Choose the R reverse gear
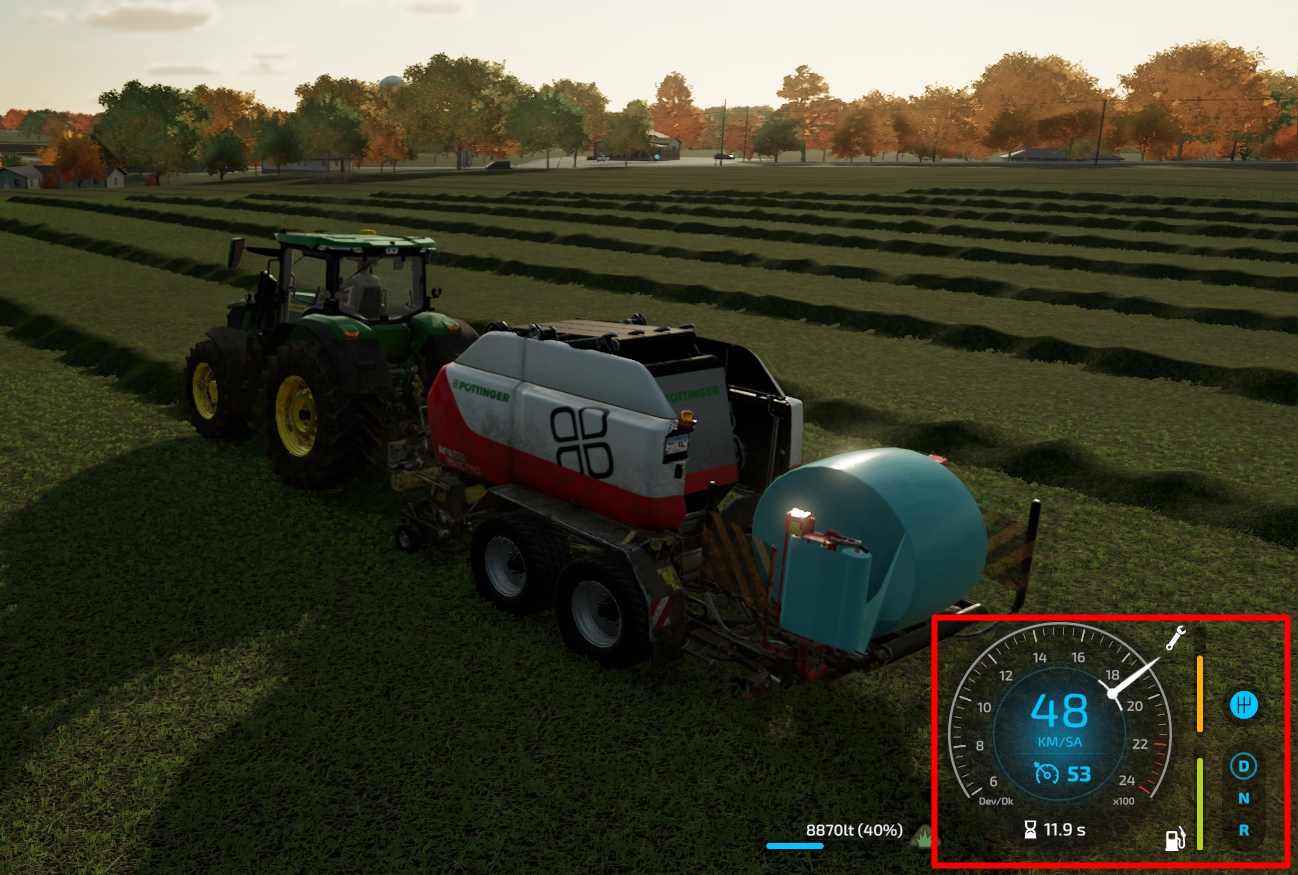The height and width of the screenshot is (875, 1298). click(x=1244, y=830)
